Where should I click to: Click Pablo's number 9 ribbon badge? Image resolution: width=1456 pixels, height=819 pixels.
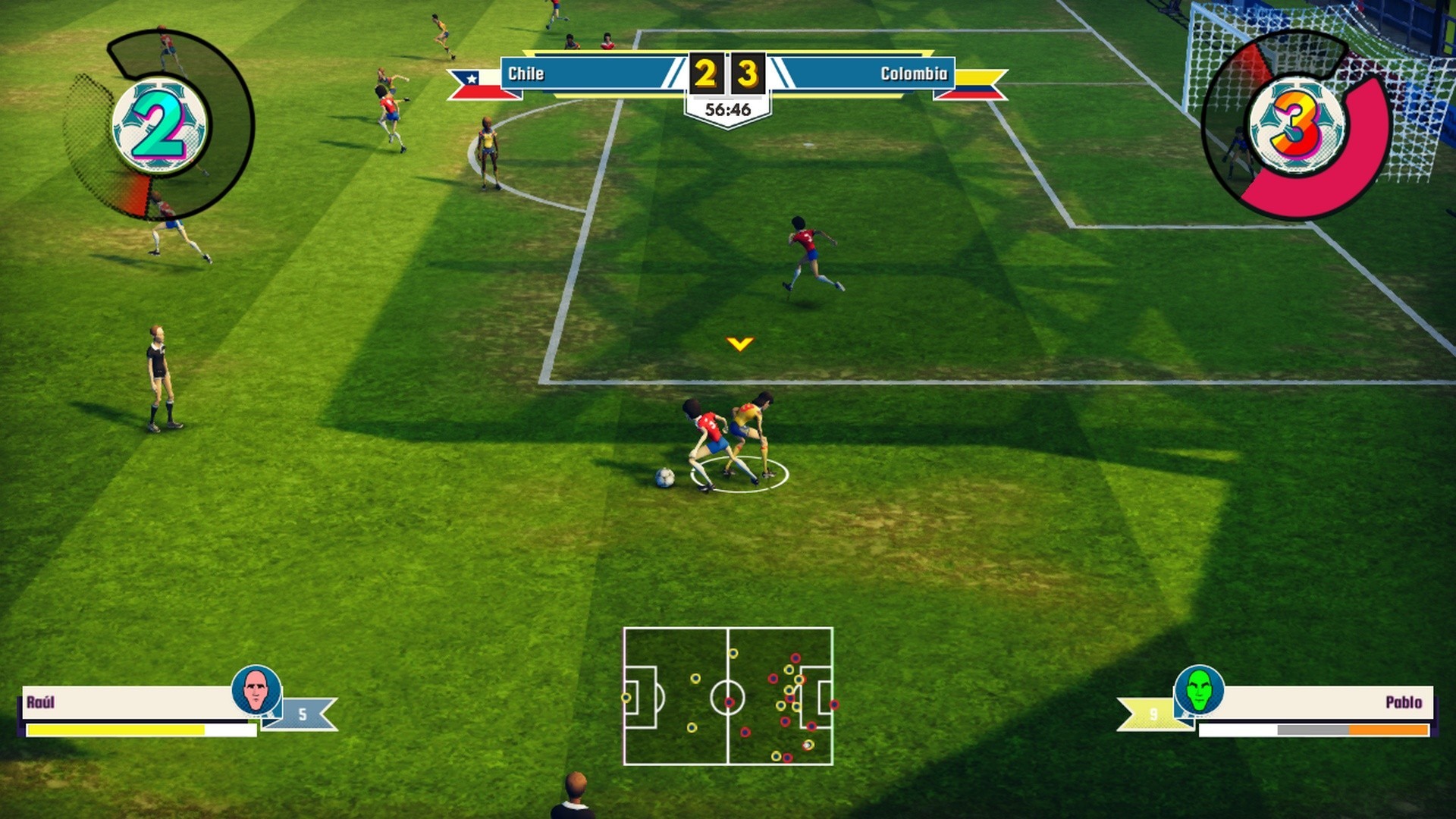coord(1151,714)
